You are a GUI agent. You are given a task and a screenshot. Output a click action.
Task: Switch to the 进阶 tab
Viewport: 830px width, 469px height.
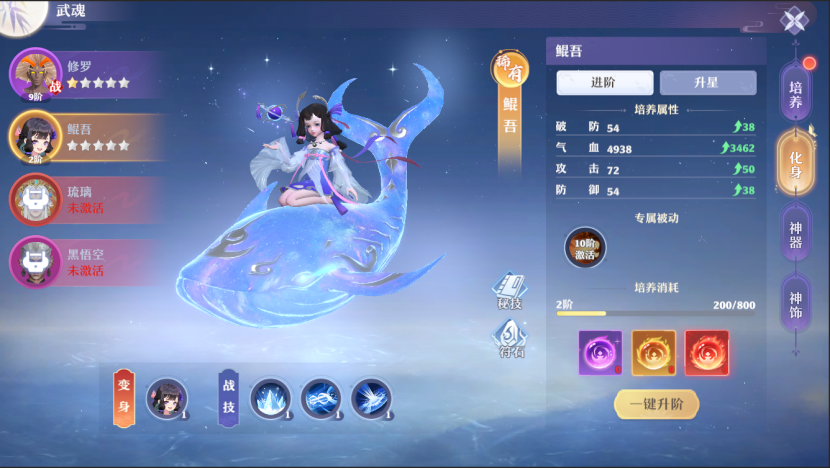(x=605, y=83)
